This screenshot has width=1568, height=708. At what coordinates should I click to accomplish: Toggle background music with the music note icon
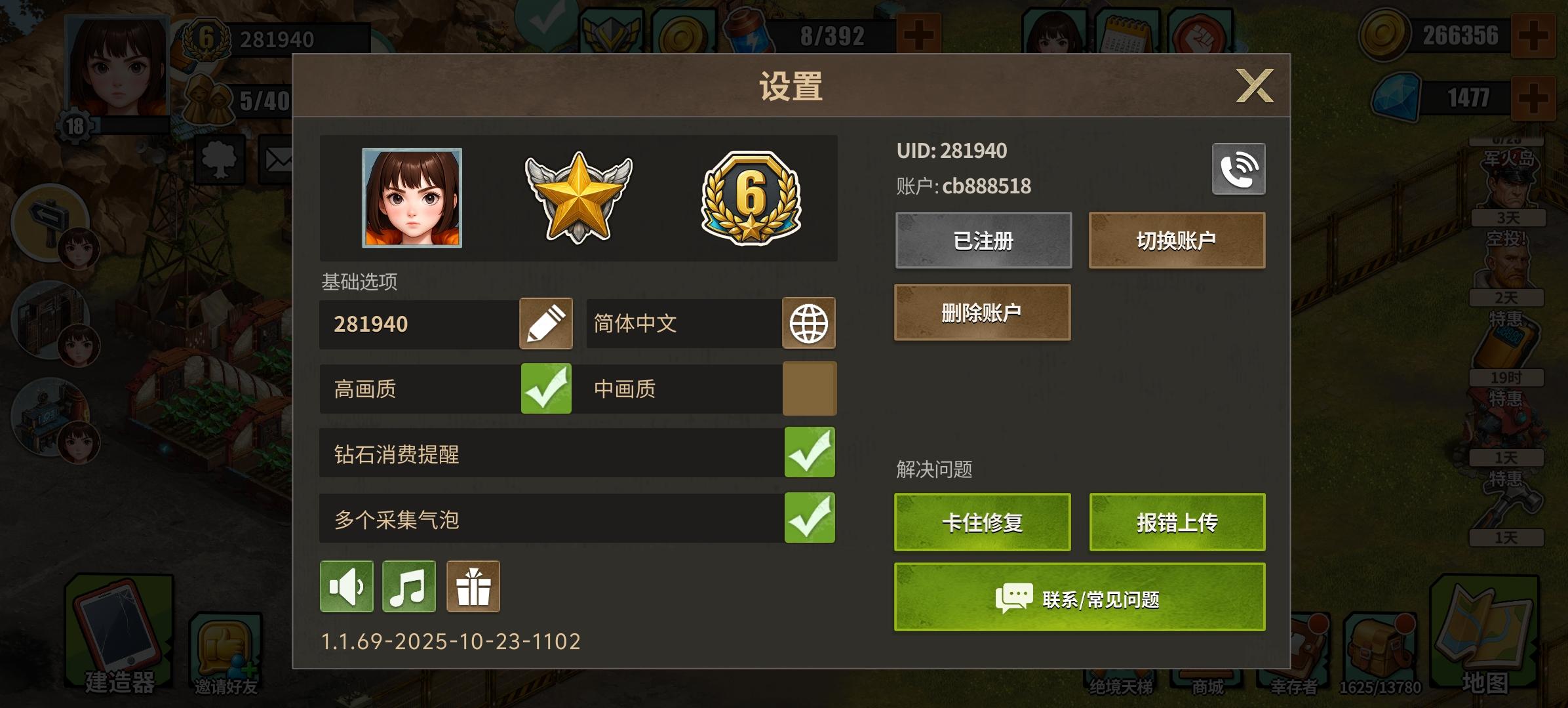(x=408, y=587)
